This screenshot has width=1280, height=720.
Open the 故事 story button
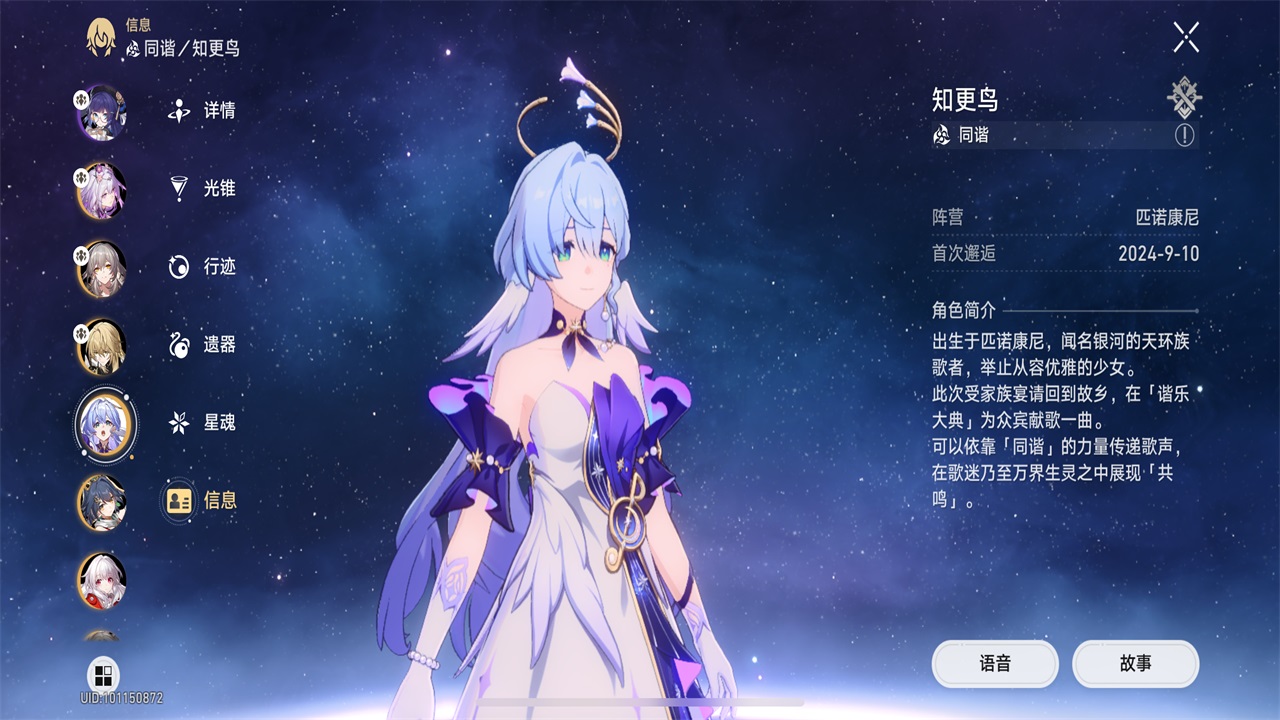coord(1135,664)
